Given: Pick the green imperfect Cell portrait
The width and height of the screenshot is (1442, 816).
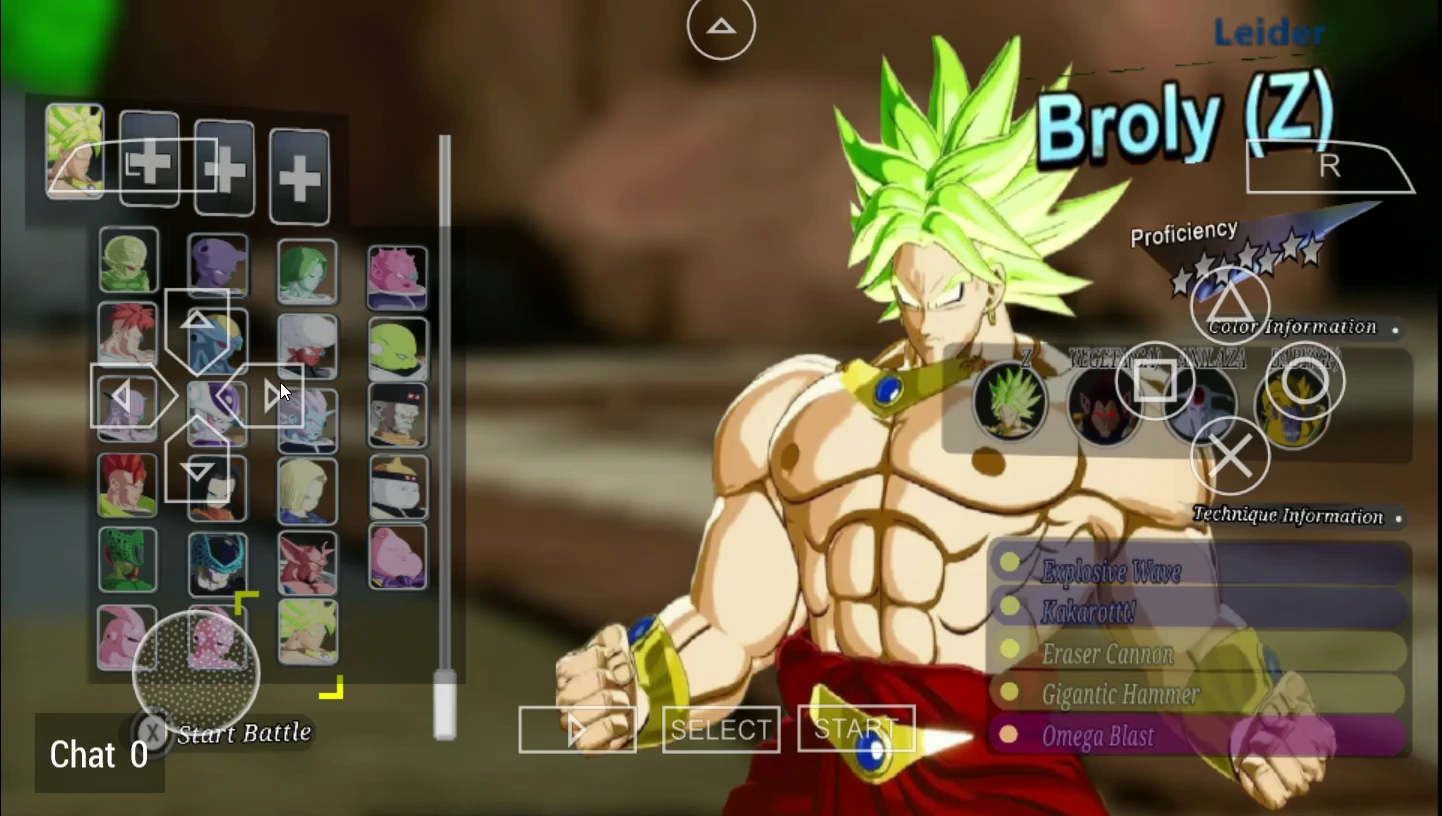Looking at the screenshot, I should click(x=127, y=560).
